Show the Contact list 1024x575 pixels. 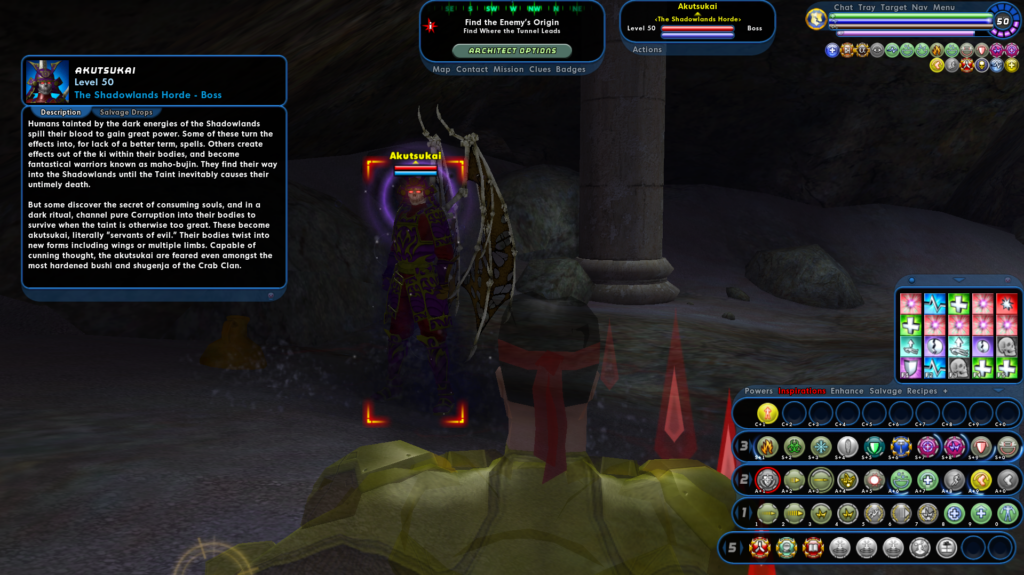(x=472, y=70)
